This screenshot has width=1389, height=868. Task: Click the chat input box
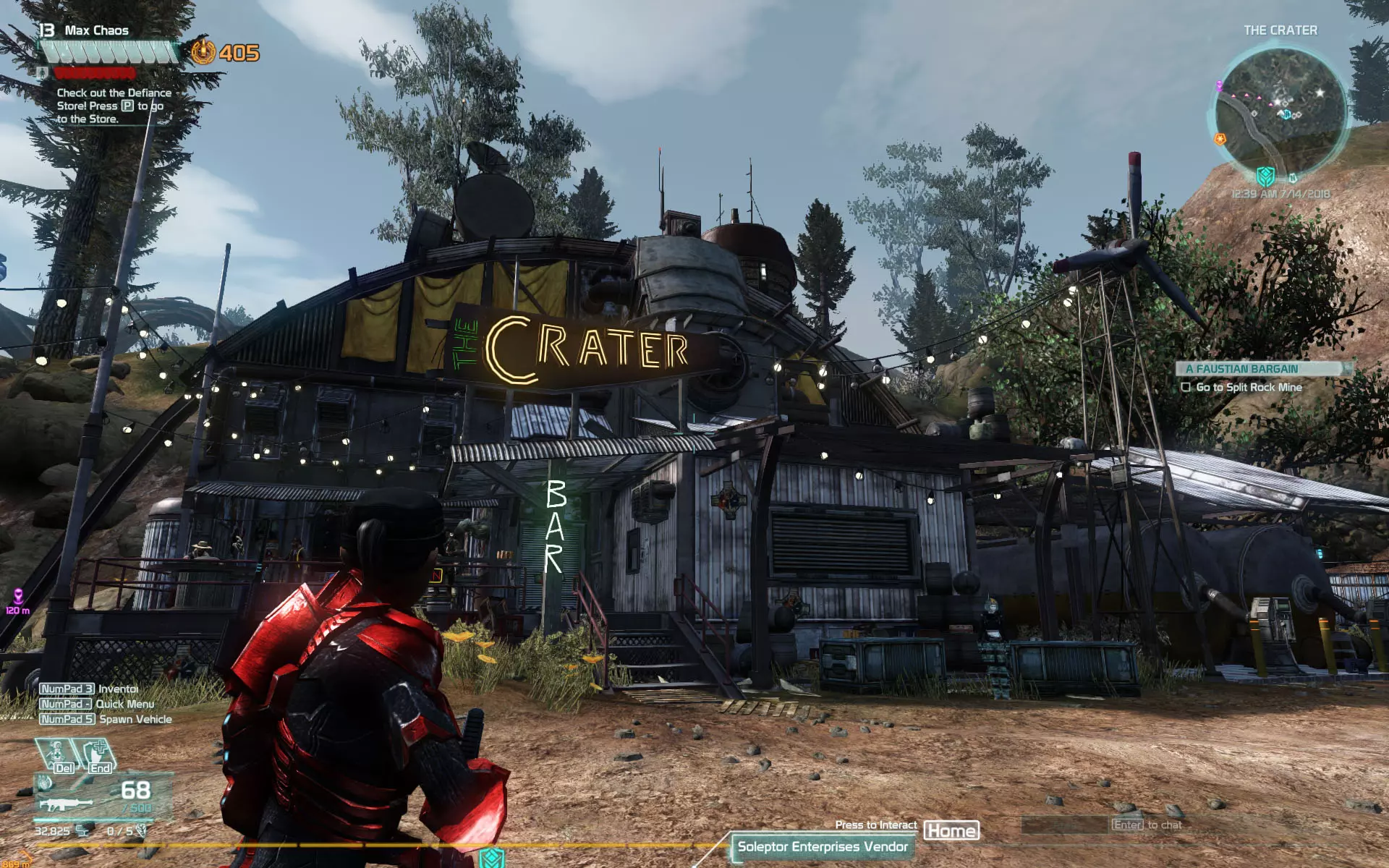point(1065,825)
